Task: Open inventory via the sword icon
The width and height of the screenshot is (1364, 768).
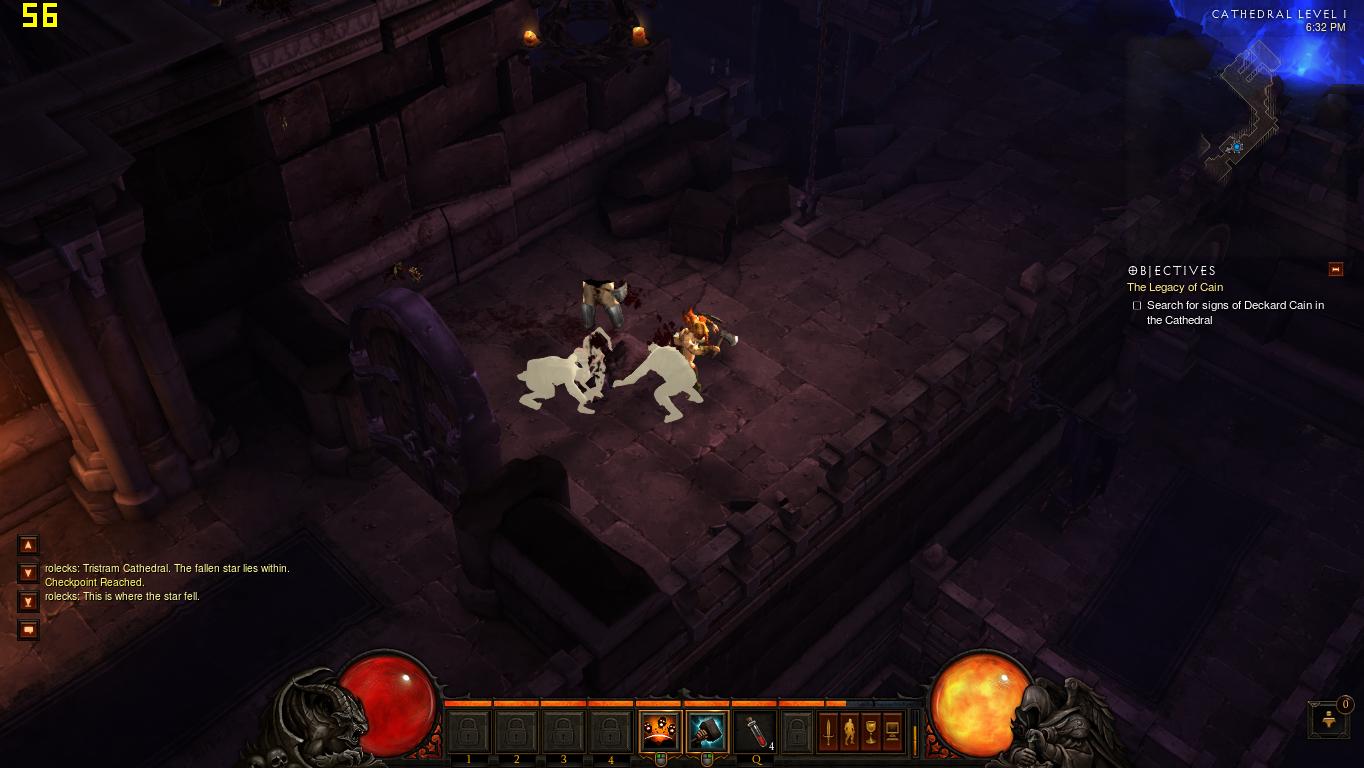Action: (x=828, y=732)
